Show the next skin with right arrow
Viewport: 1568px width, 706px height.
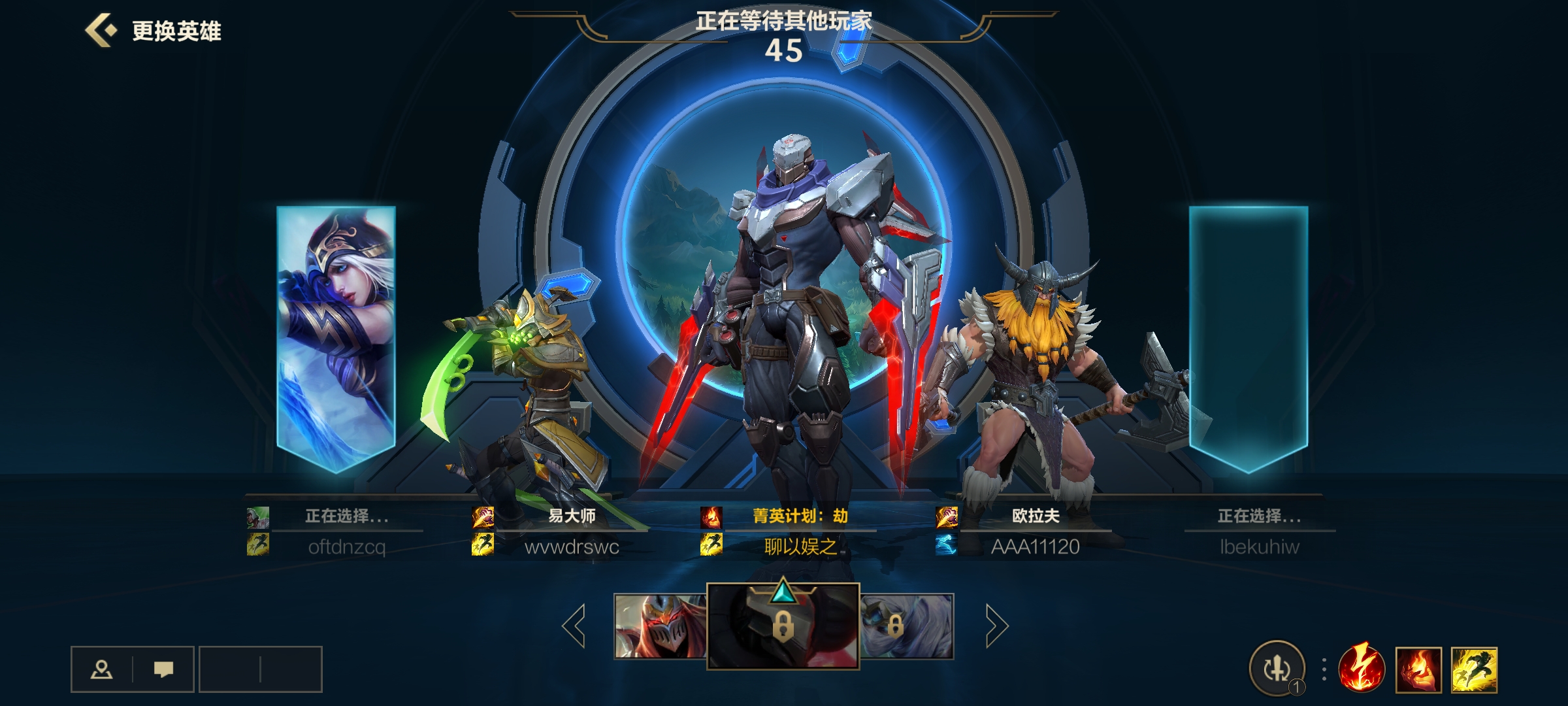996,626
